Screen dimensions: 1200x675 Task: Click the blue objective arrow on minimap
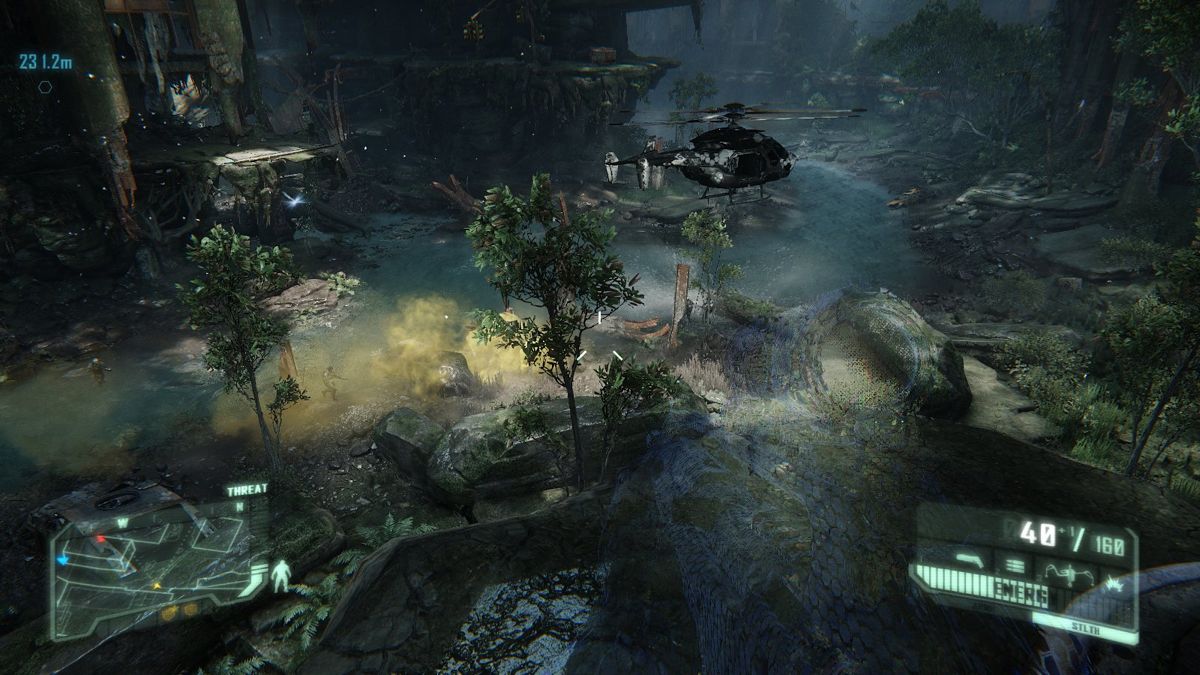pyautogui.click(x=62, y=561)
